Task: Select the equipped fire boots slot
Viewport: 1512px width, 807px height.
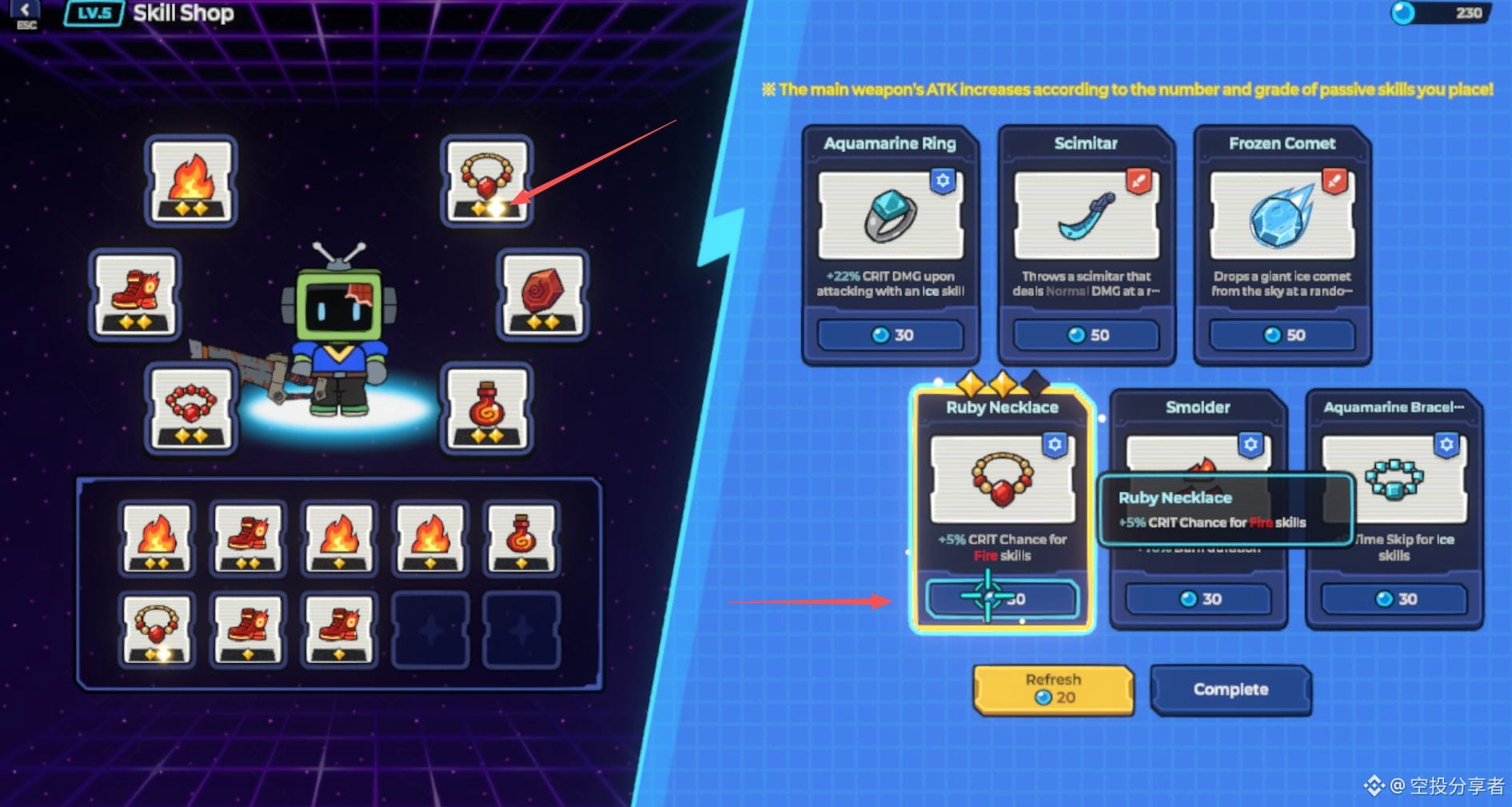Action: pyautogui.click(x=134, y=295)
